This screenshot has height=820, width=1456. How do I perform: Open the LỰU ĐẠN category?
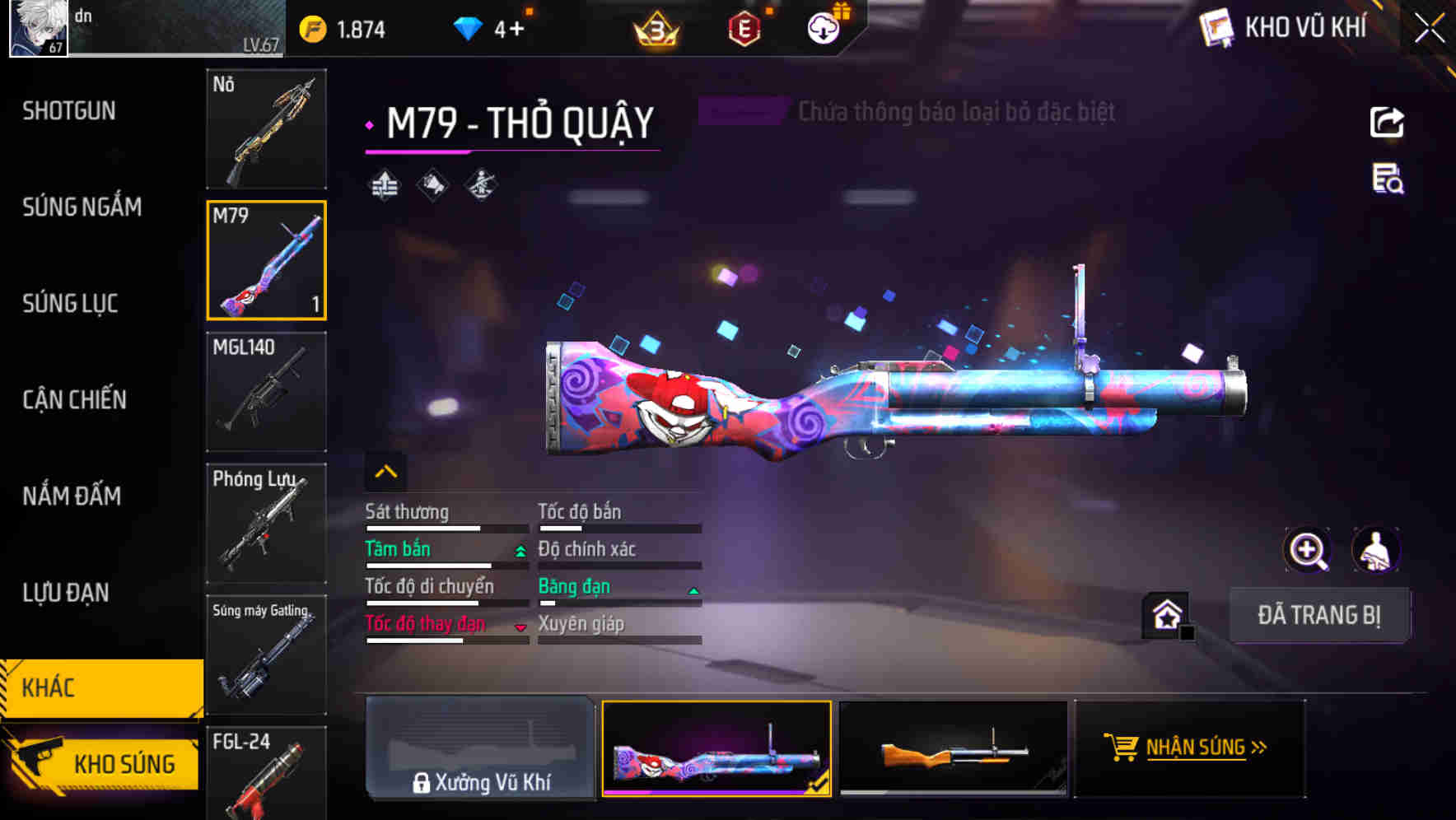click(x=65, y=593)
